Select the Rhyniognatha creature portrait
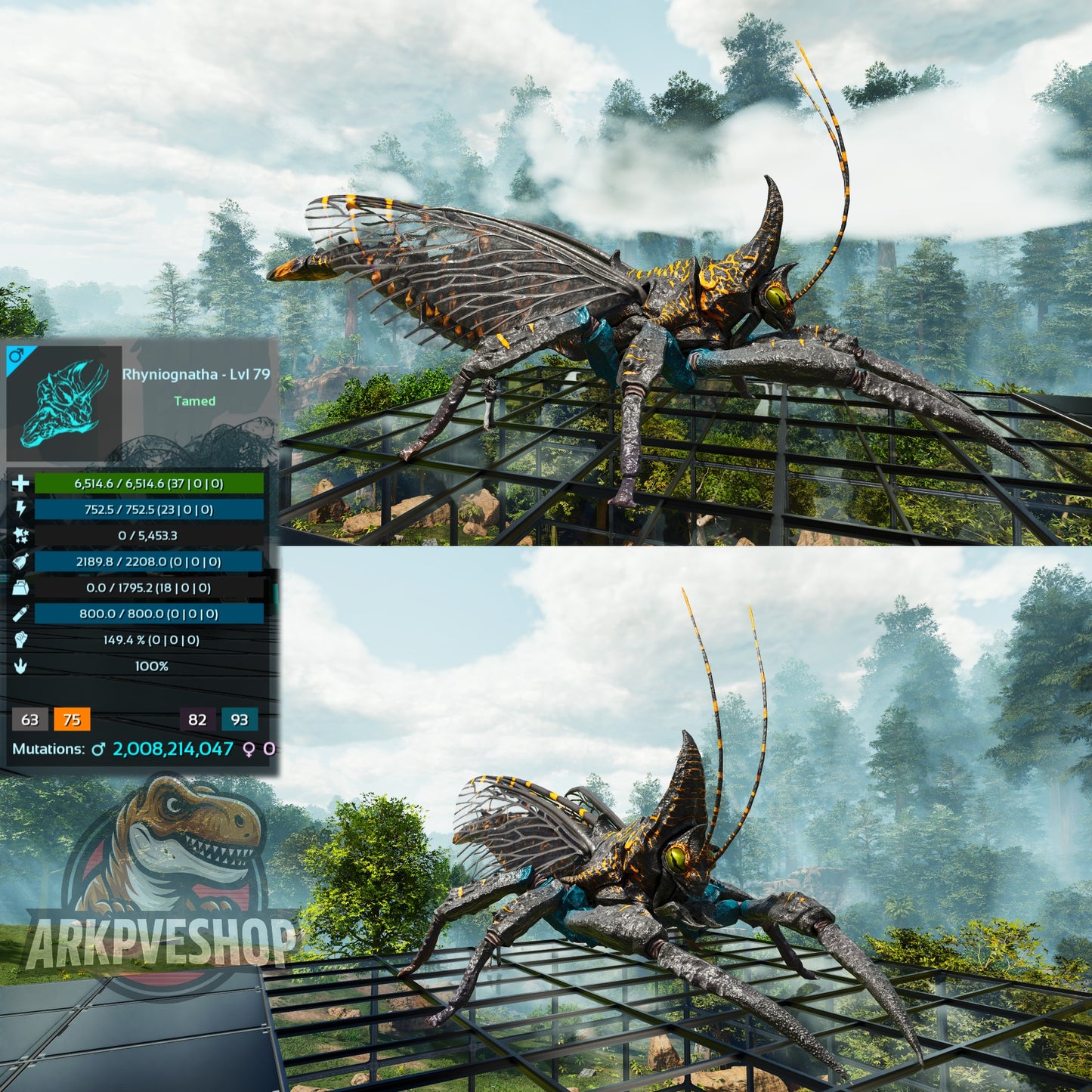 [64, 404]
